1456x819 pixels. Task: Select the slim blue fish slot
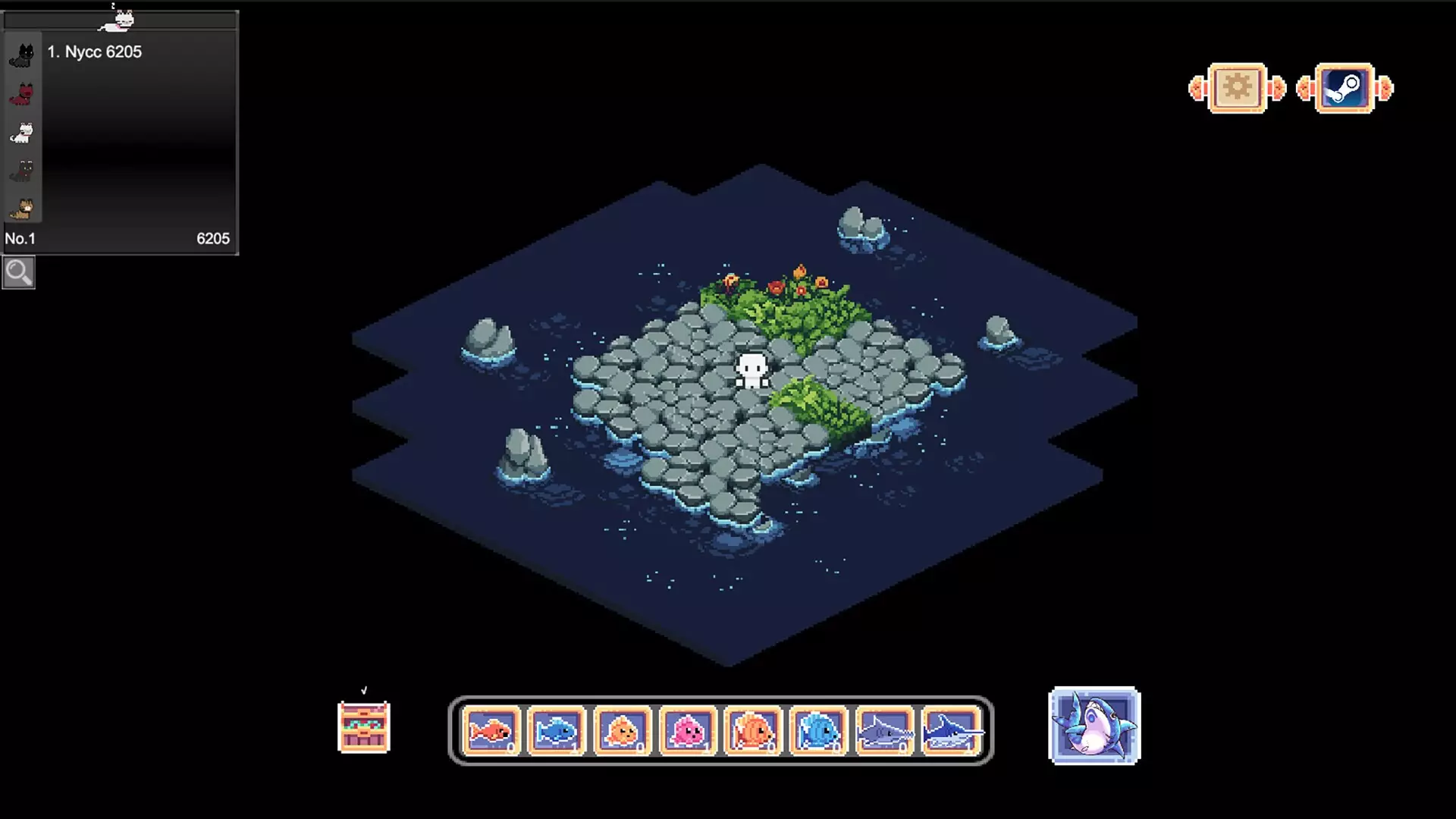(557, 731)
